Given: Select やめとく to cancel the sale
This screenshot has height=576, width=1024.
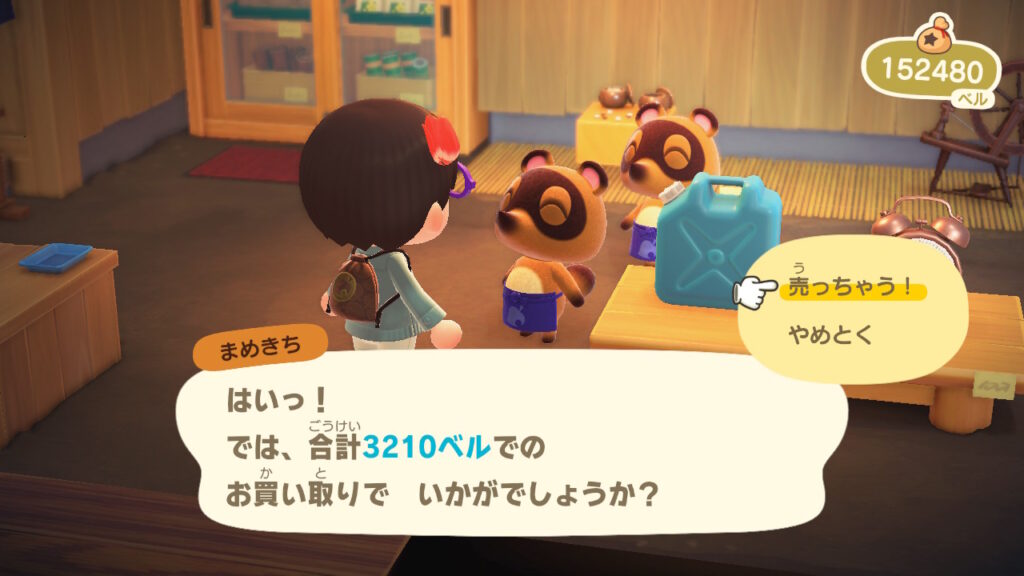Looking at the screenshot, I should (831, 336).
